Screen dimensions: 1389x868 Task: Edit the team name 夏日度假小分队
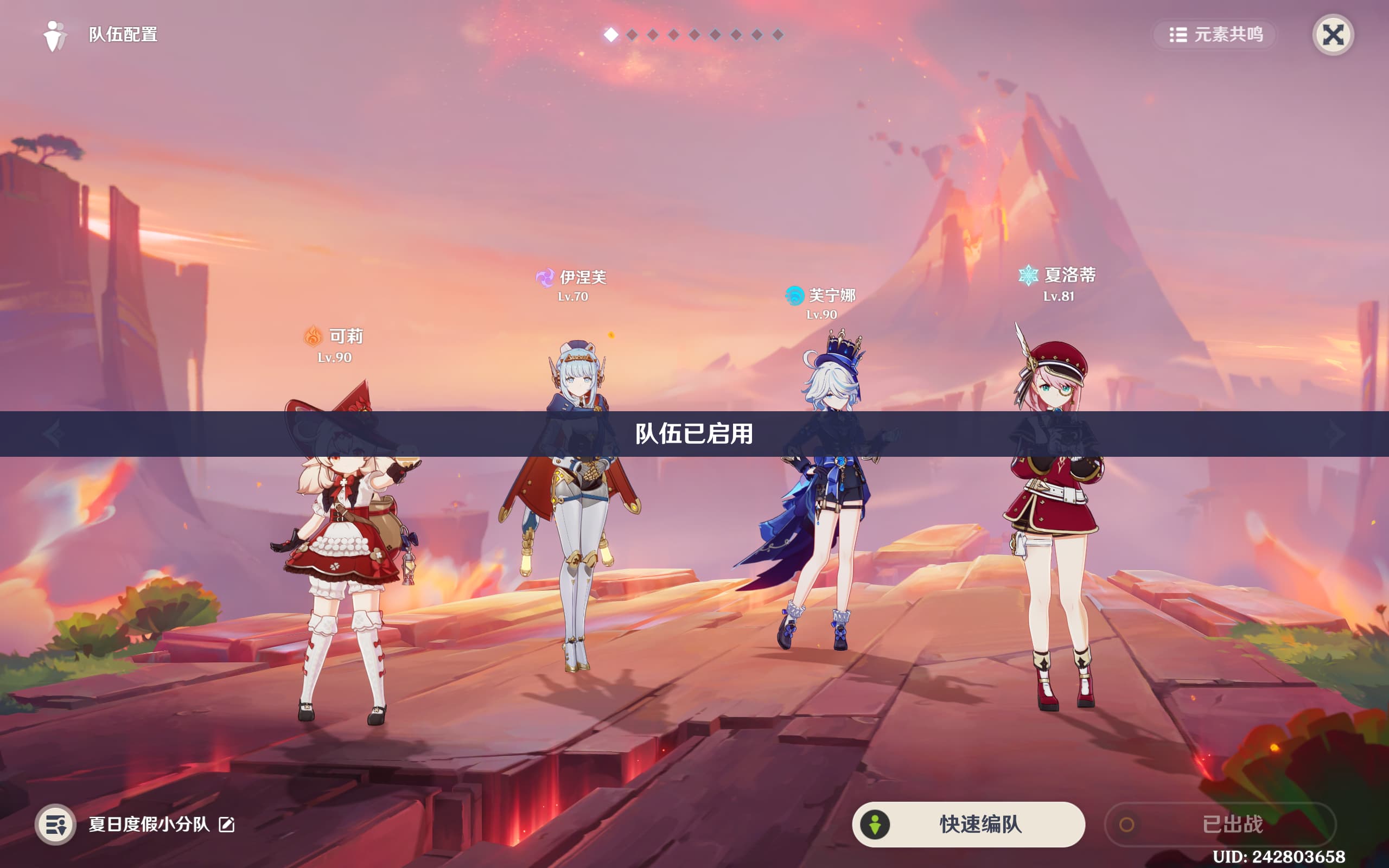[x=227, y=825]
